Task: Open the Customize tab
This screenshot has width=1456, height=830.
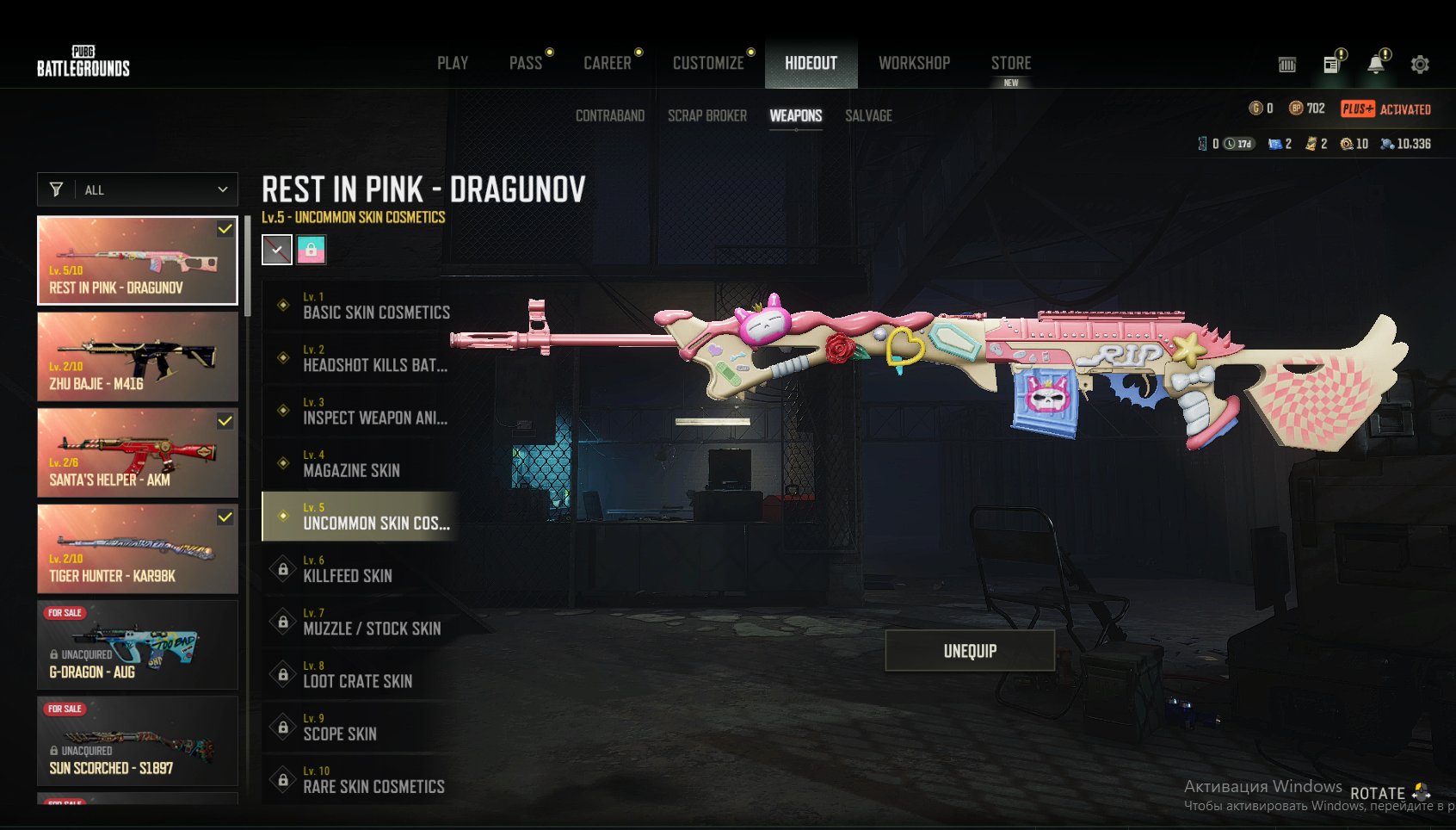Action: pos(708,63)
